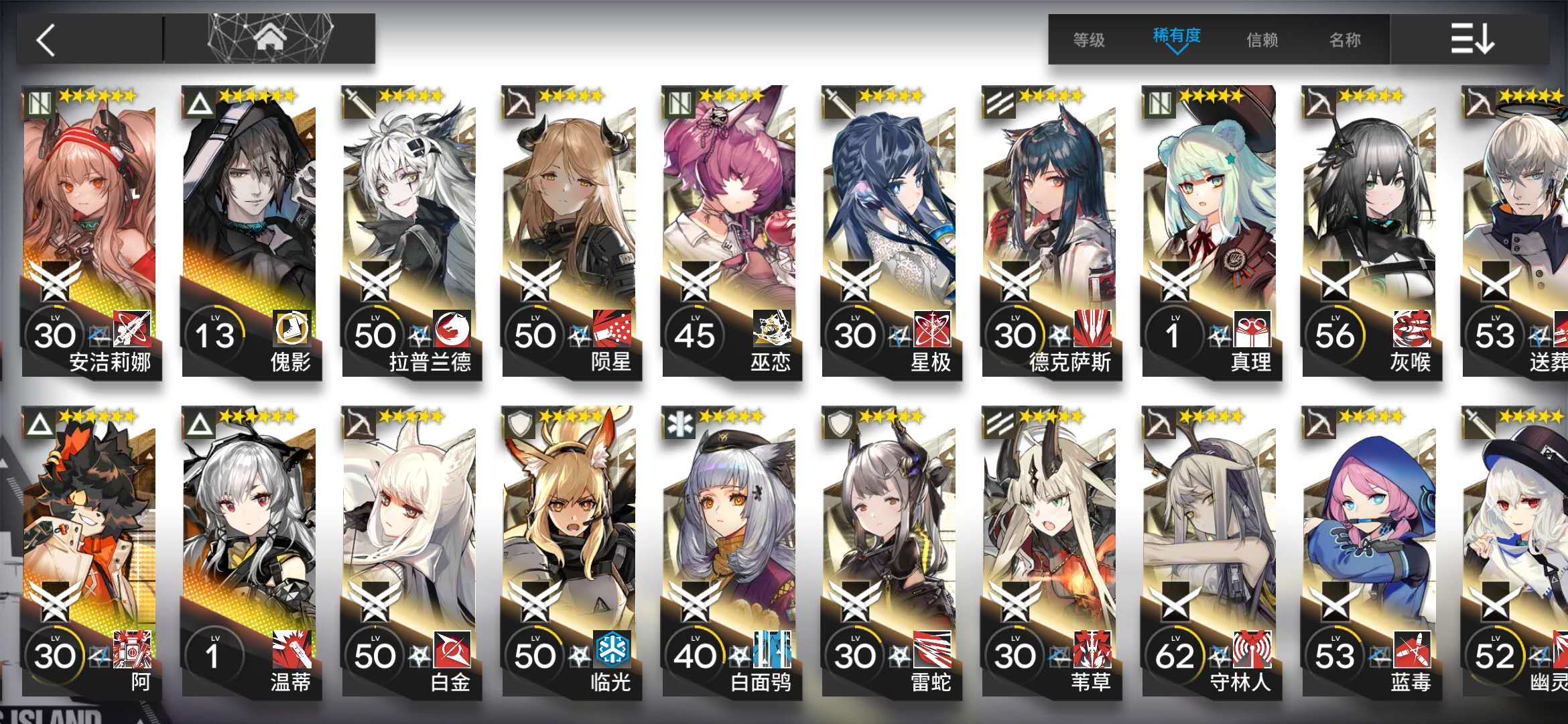The image size is (1568, 724).
Task: Toggle the sort order direction button
Action: point(1472,39)
